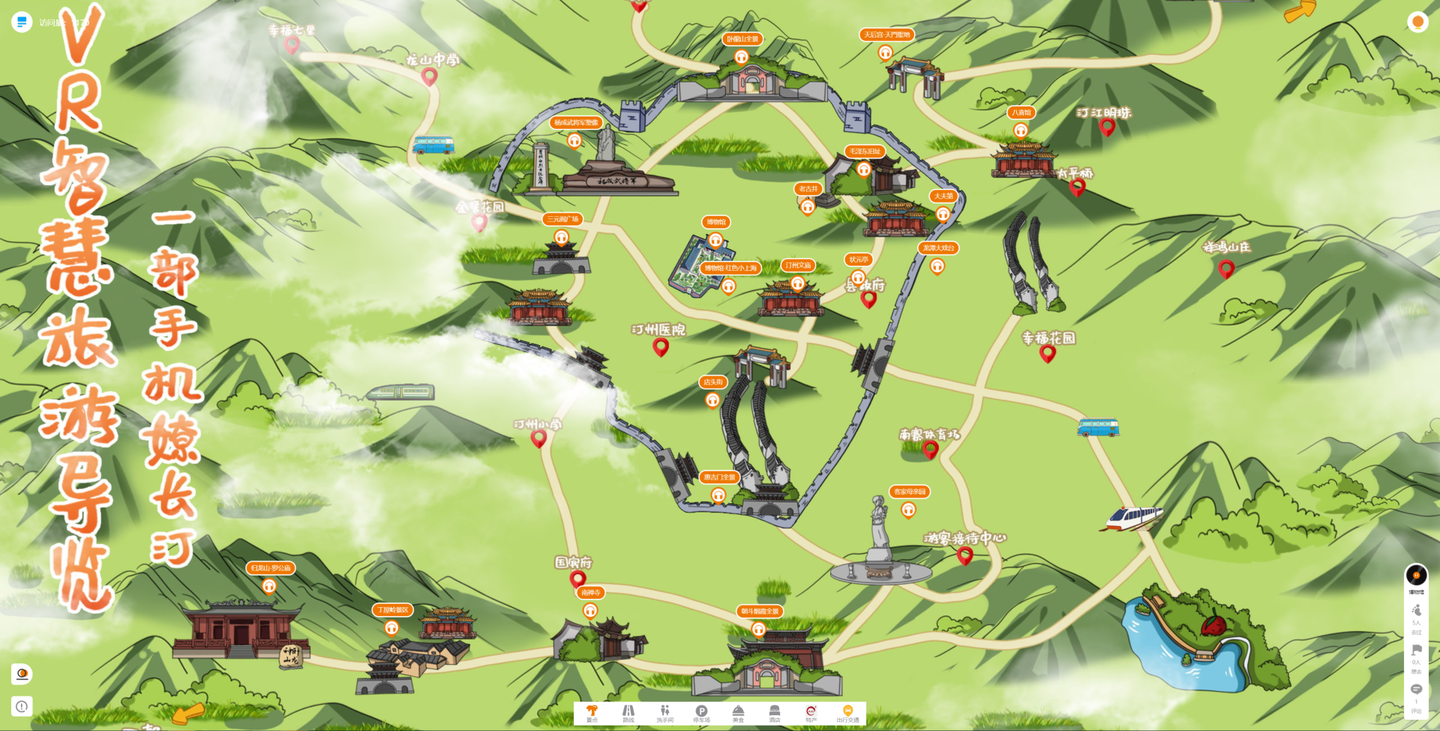Open the 博物馆 audio guide marker
This screenshot has width=1440, height=731.
pos(715,240)
